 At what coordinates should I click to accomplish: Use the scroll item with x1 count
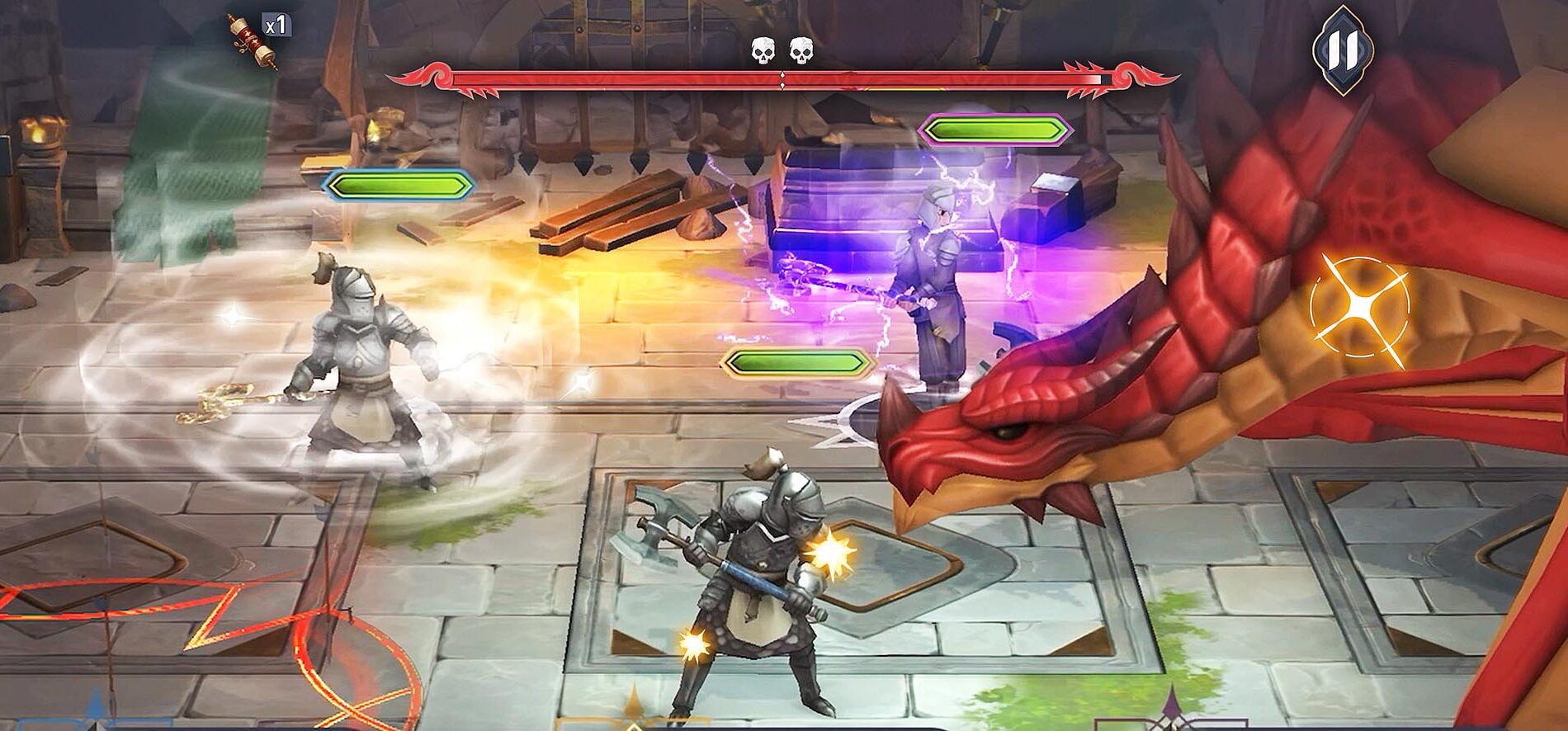point(253,40)
